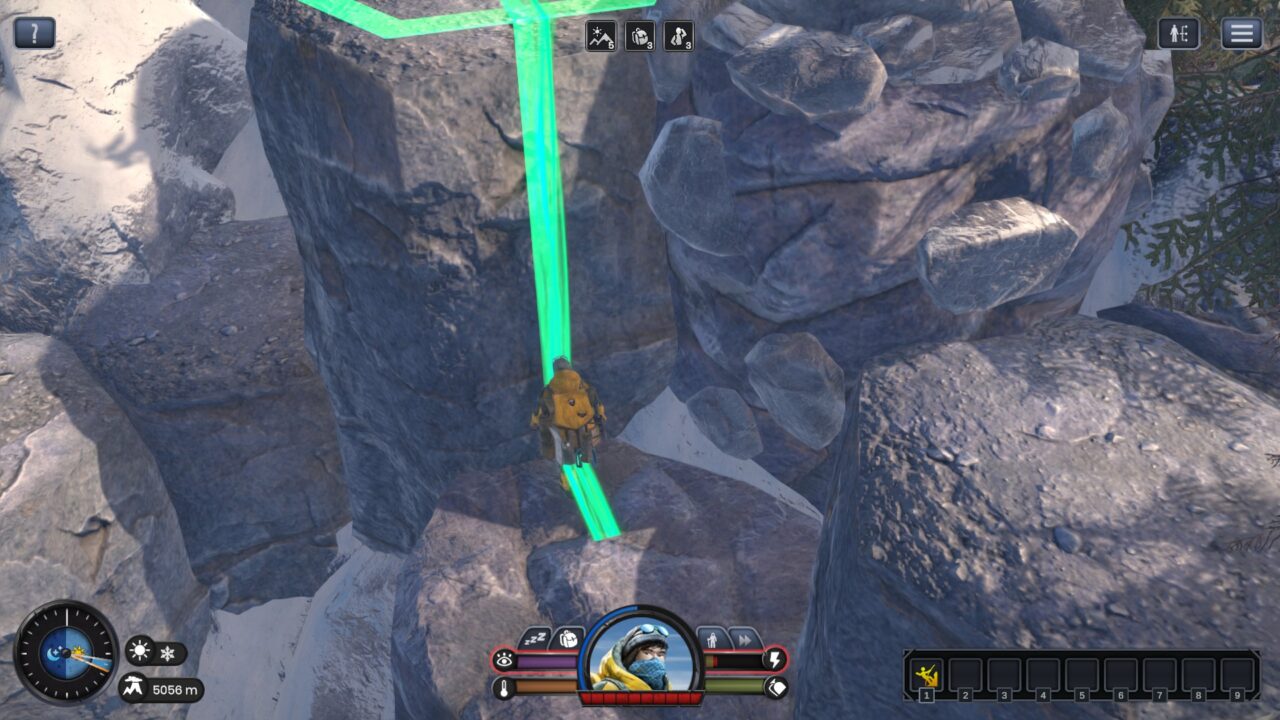
Task: Select the hiker status icon at top
Action: (678, 36)
